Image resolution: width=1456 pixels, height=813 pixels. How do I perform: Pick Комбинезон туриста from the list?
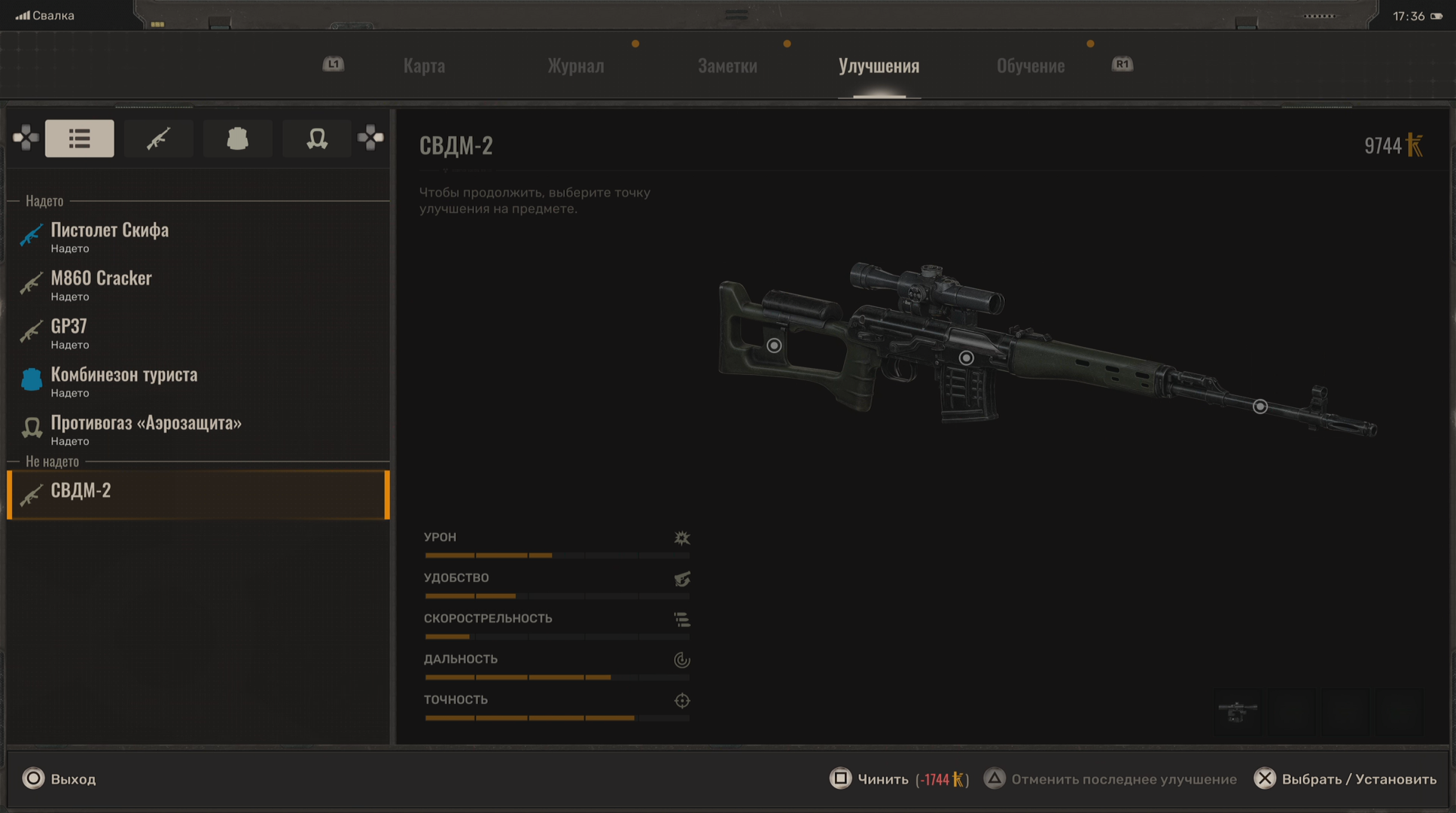[x=124, y=381]
